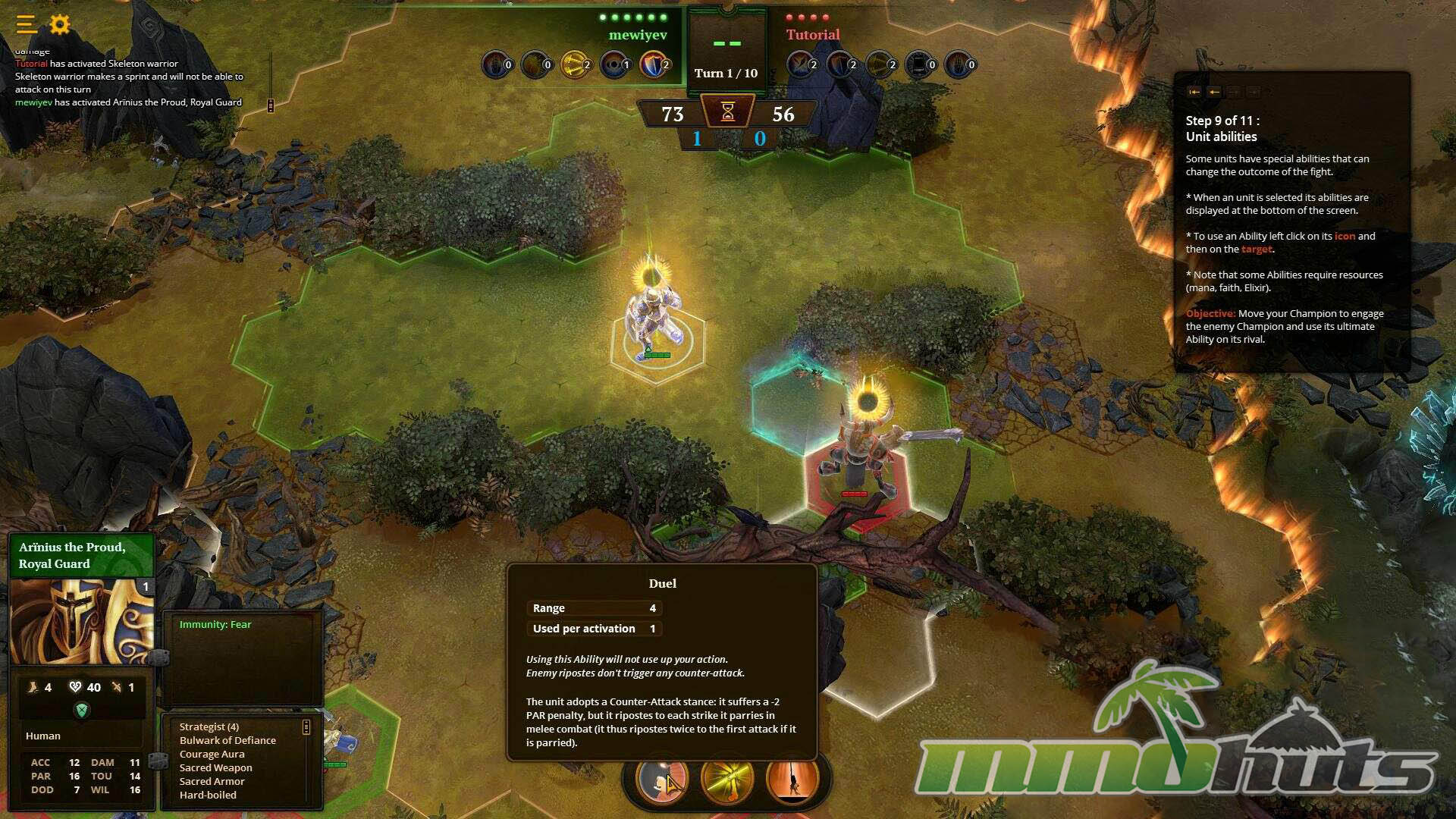This screenshot has height=819, width=1456.
Task: Select the Tutorial opponent's crossed-blades icon
Action: click(801, 64)
